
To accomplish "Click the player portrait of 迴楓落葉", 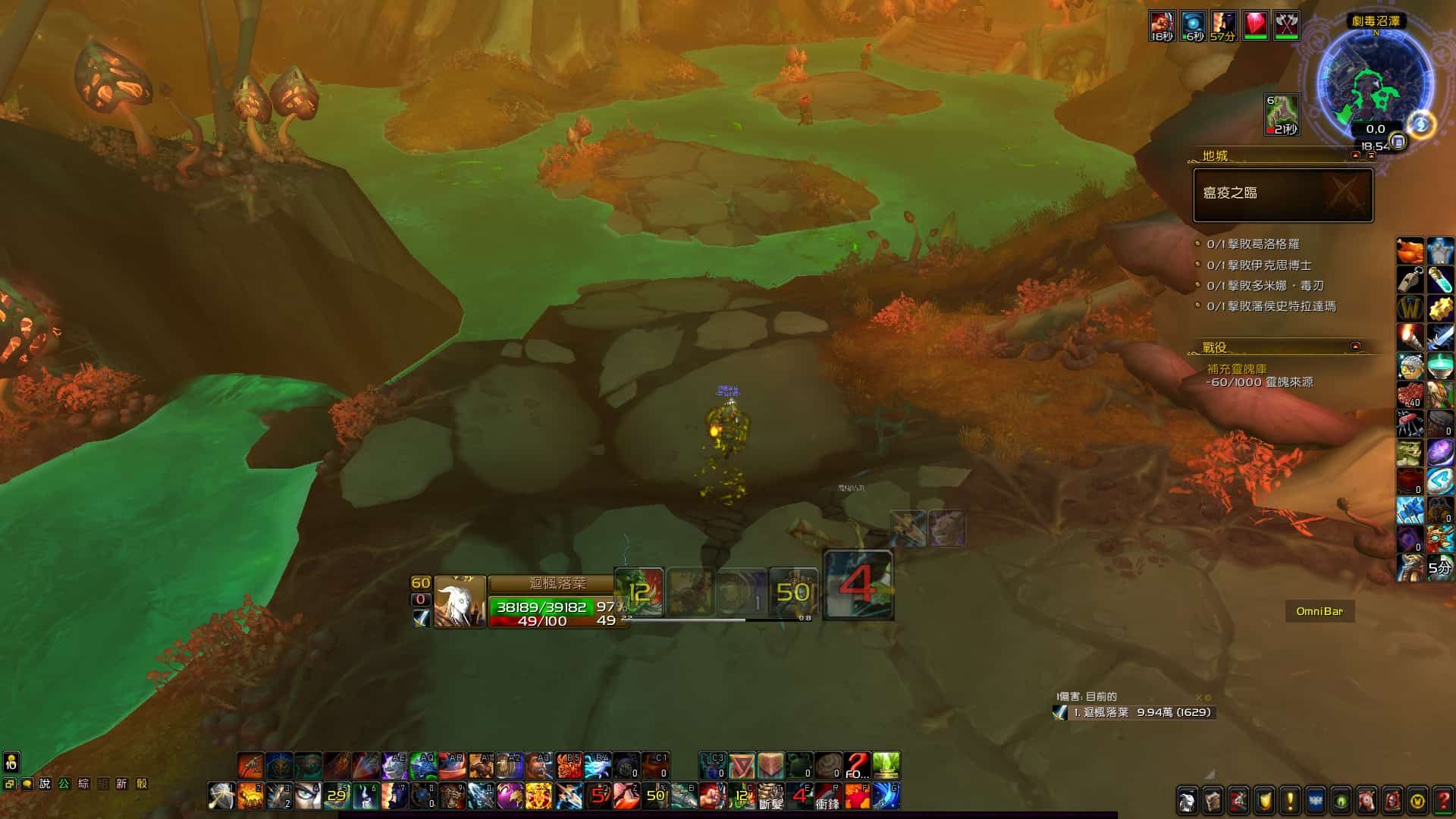I will pyautogui.click(x=460, y=602).
